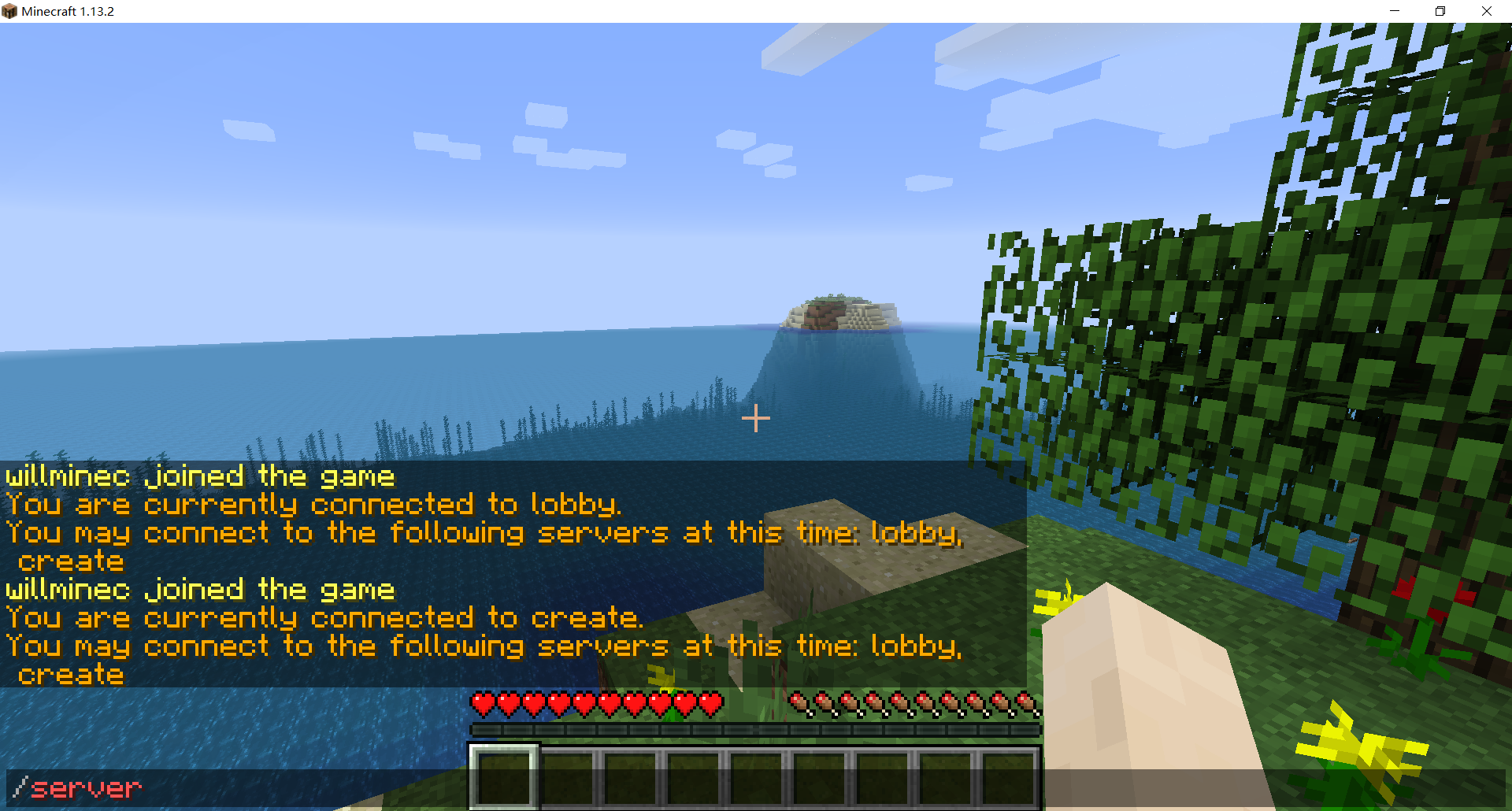The image size is (1512, 811).
Task: Click the Minecraft 1.13.2 title text
Action: pyautogui.click(x=69, y=11)
